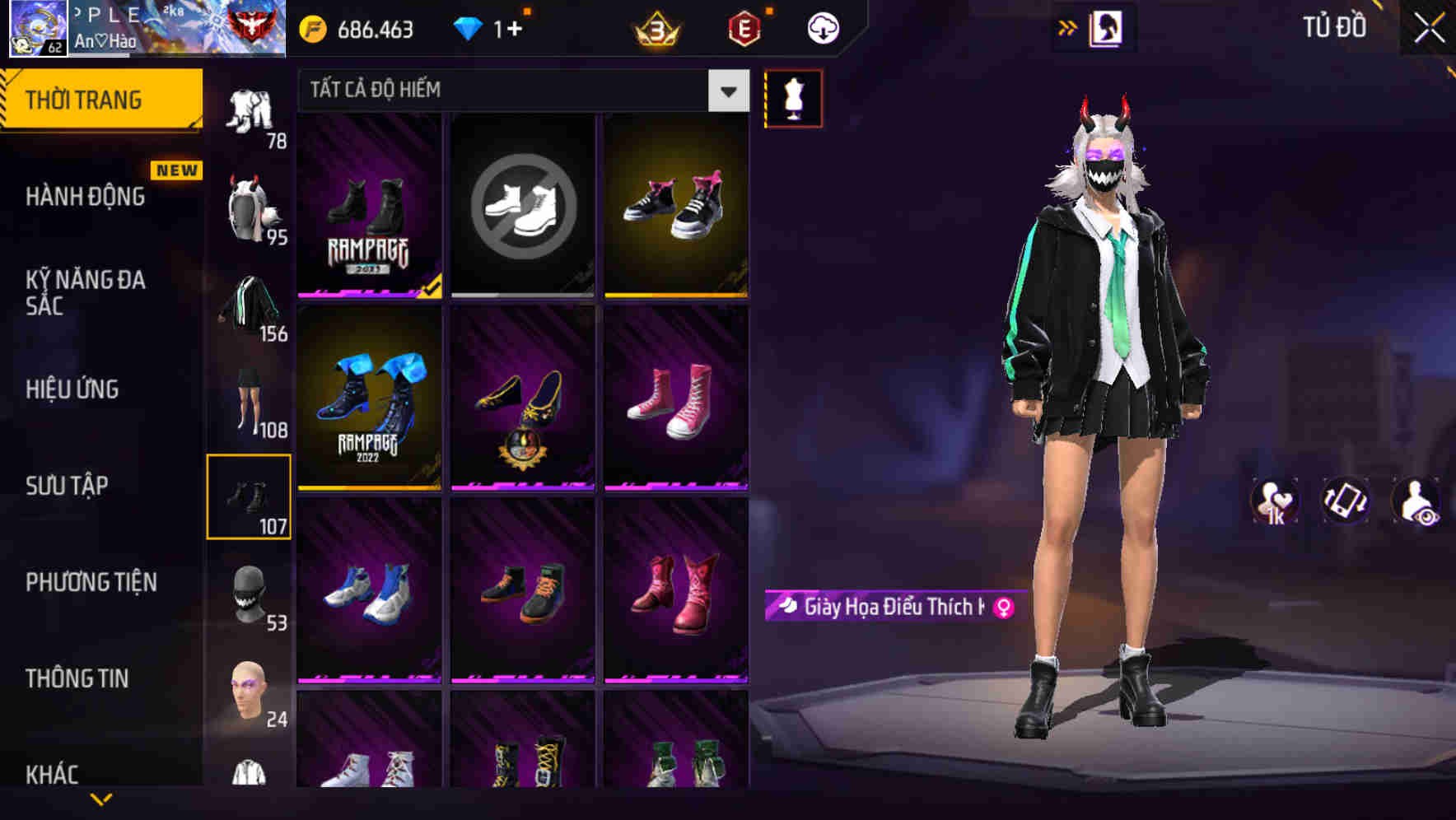The width and height of the screenshot is (1456, 820).
Task: Select the pink high-top sneakers item
Action: 675,399
